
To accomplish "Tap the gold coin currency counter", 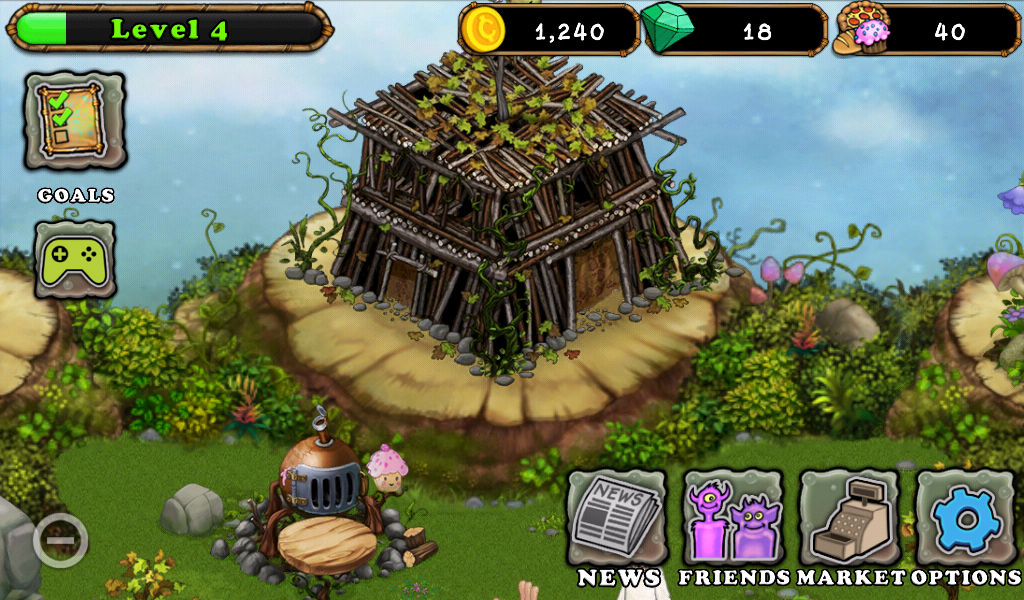I will click(x=549, y=30).
